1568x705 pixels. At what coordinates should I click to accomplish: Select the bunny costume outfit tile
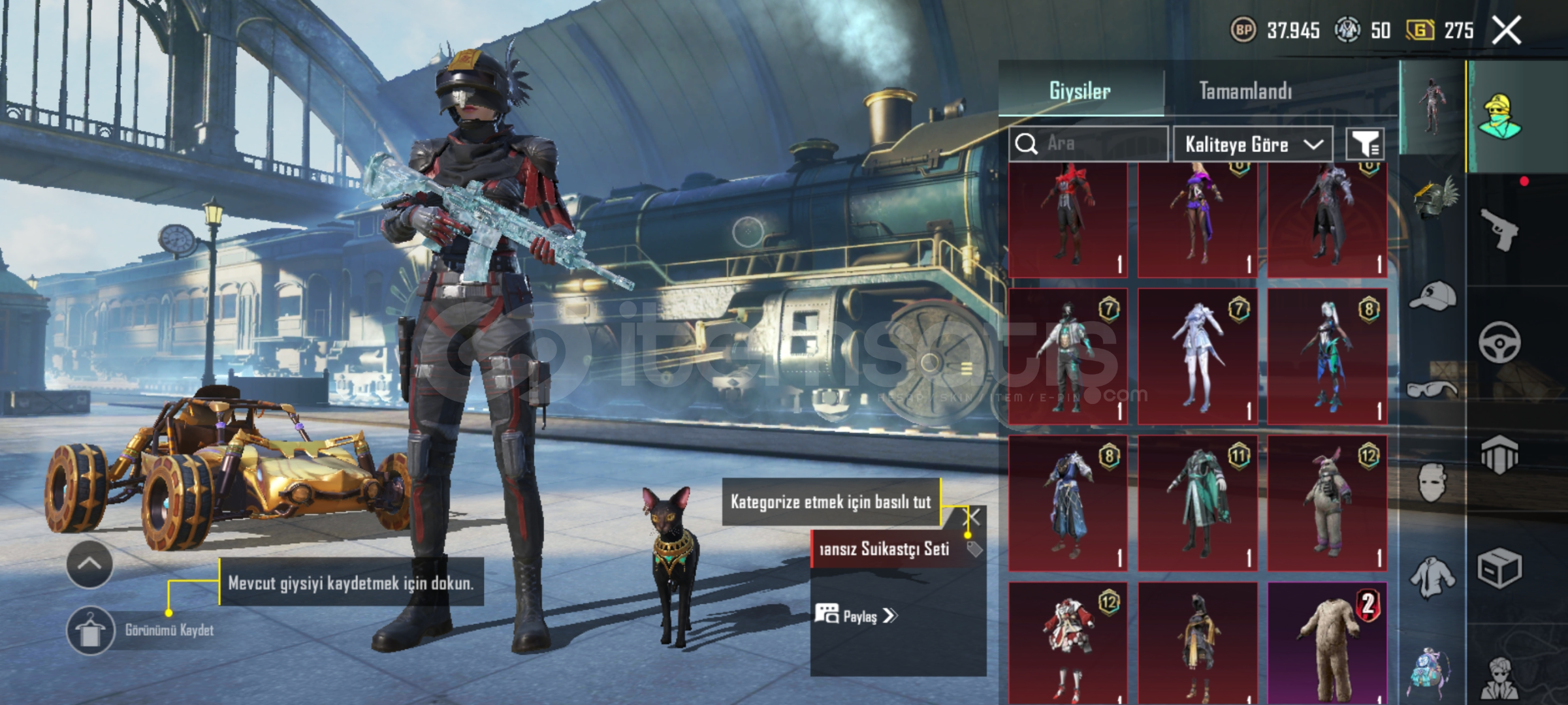[1327, 503]
